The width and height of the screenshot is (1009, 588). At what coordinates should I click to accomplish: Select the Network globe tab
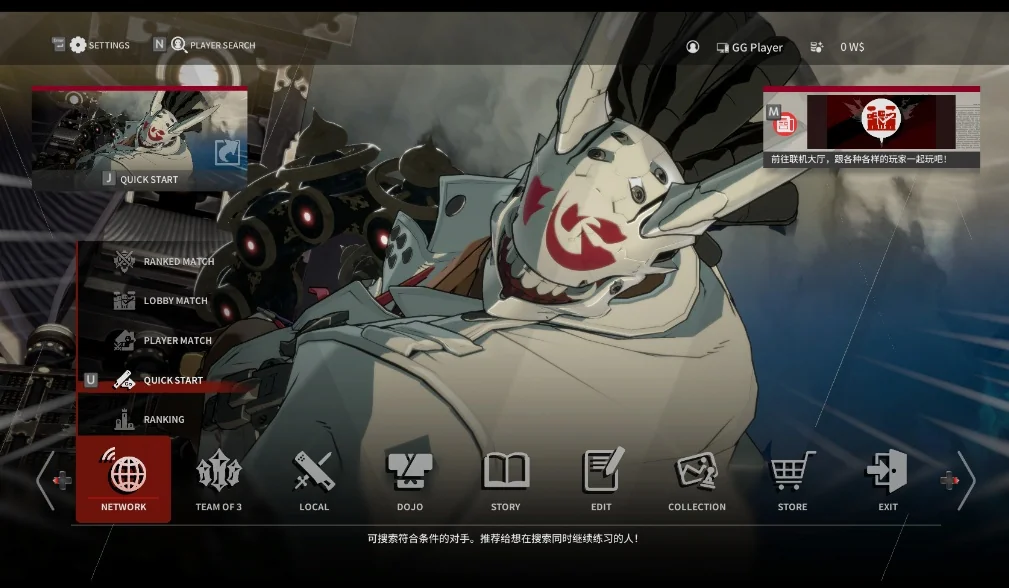coord(124,479)
